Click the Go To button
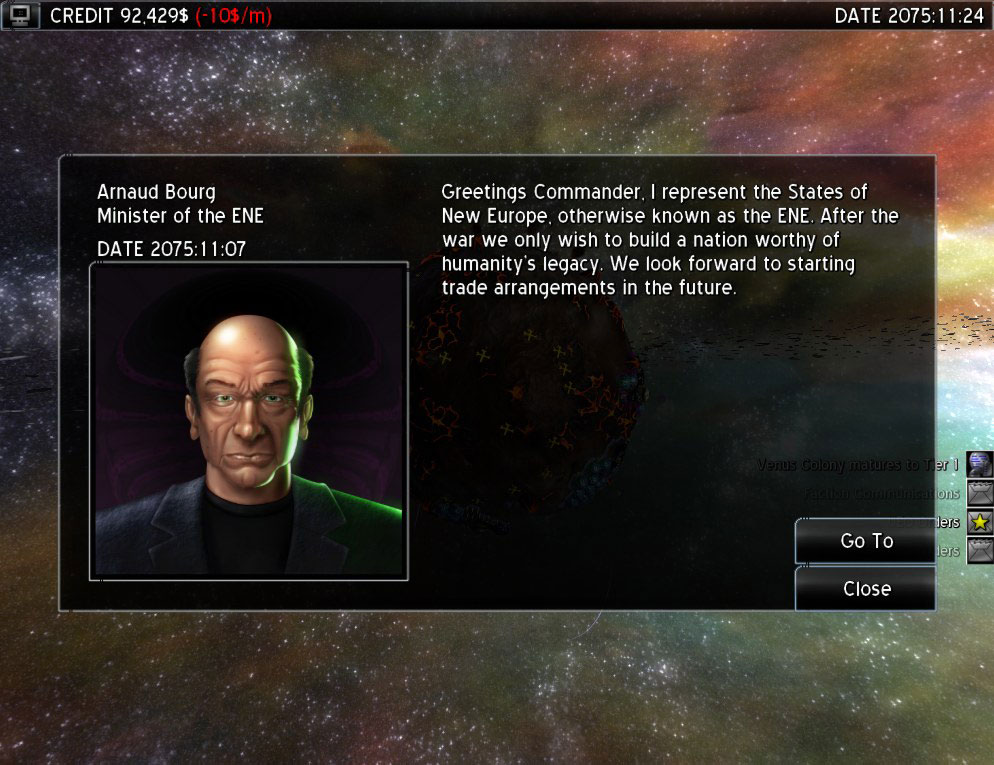The image size is (994, 765). [x=866, y=541]
